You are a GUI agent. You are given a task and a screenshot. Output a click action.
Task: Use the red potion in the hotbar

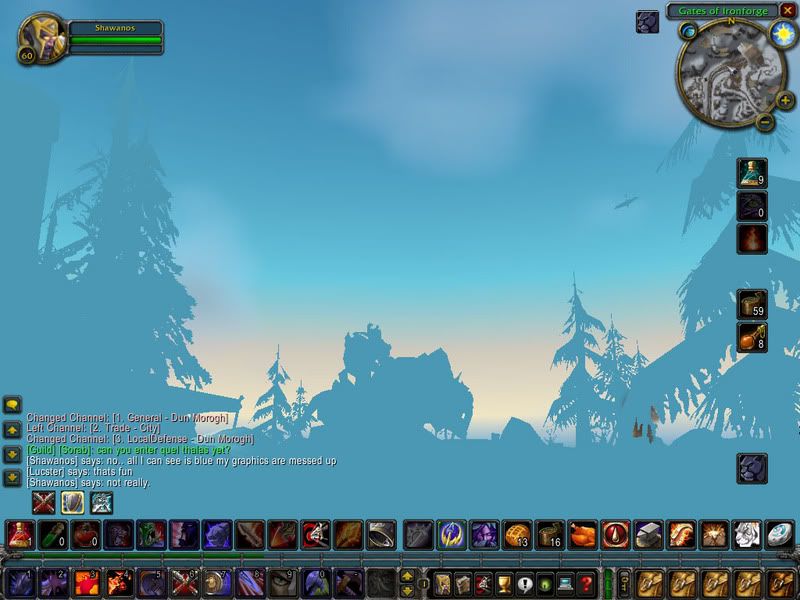(x=20, y=534)
